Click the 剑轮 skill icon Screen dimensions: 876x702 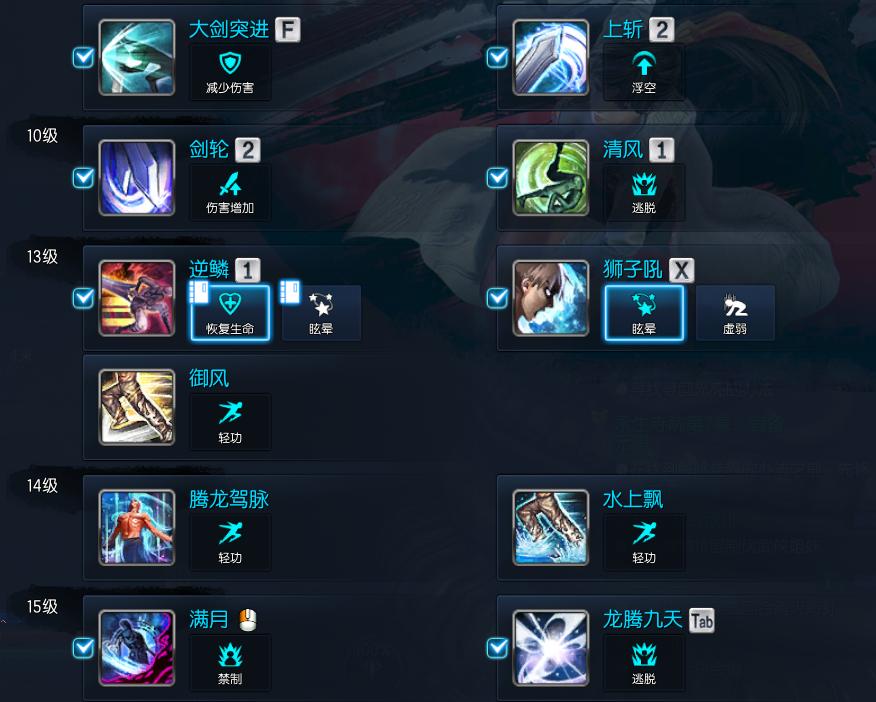coord(137,178)
